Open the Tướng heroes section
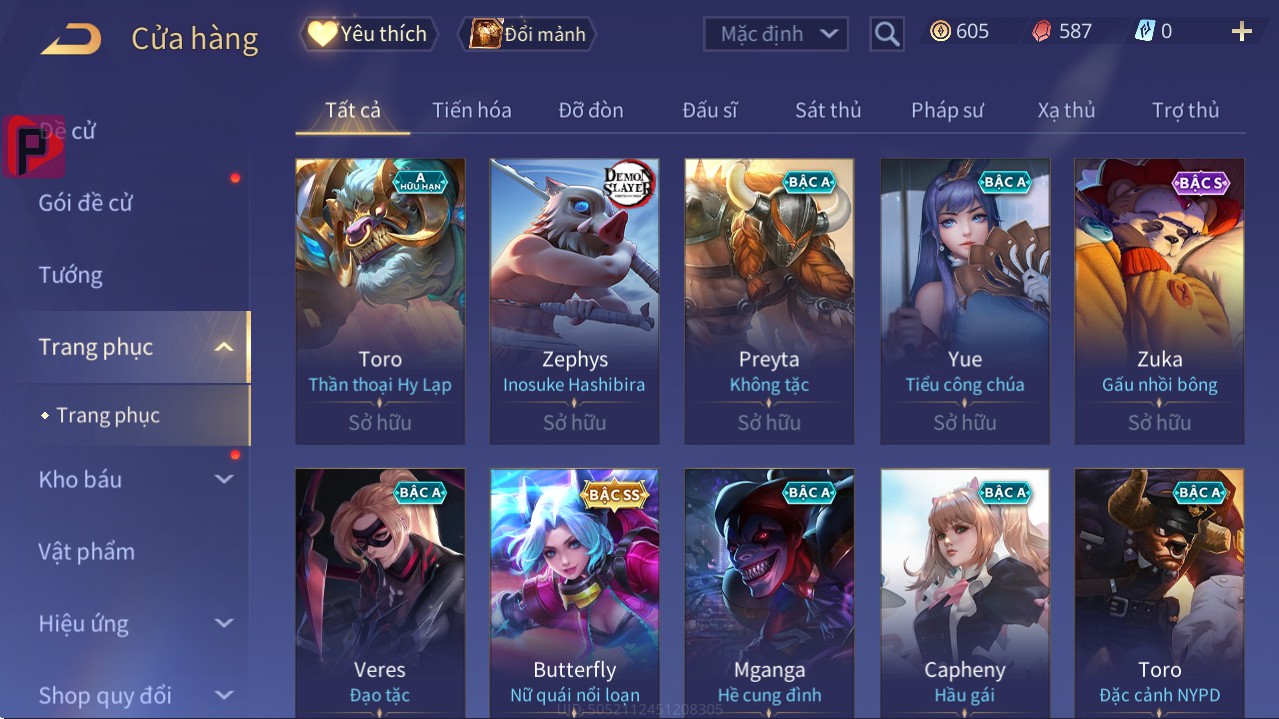Viewport: 1279px width, 719px height. (71, 275)
